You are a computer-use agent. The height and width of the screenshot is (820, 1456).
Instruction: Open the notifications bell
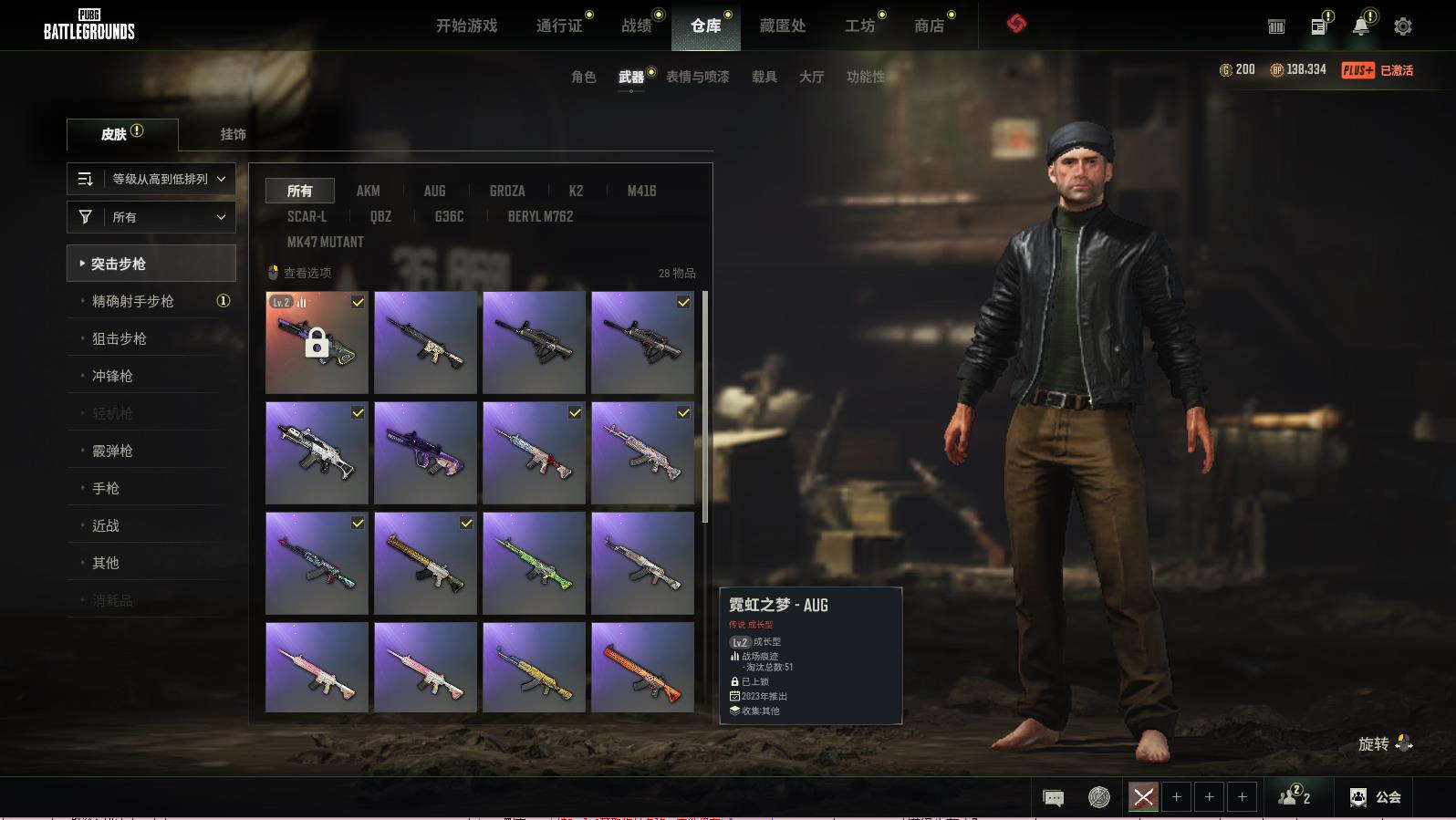pyautogui.click(x=1360, y=26)
